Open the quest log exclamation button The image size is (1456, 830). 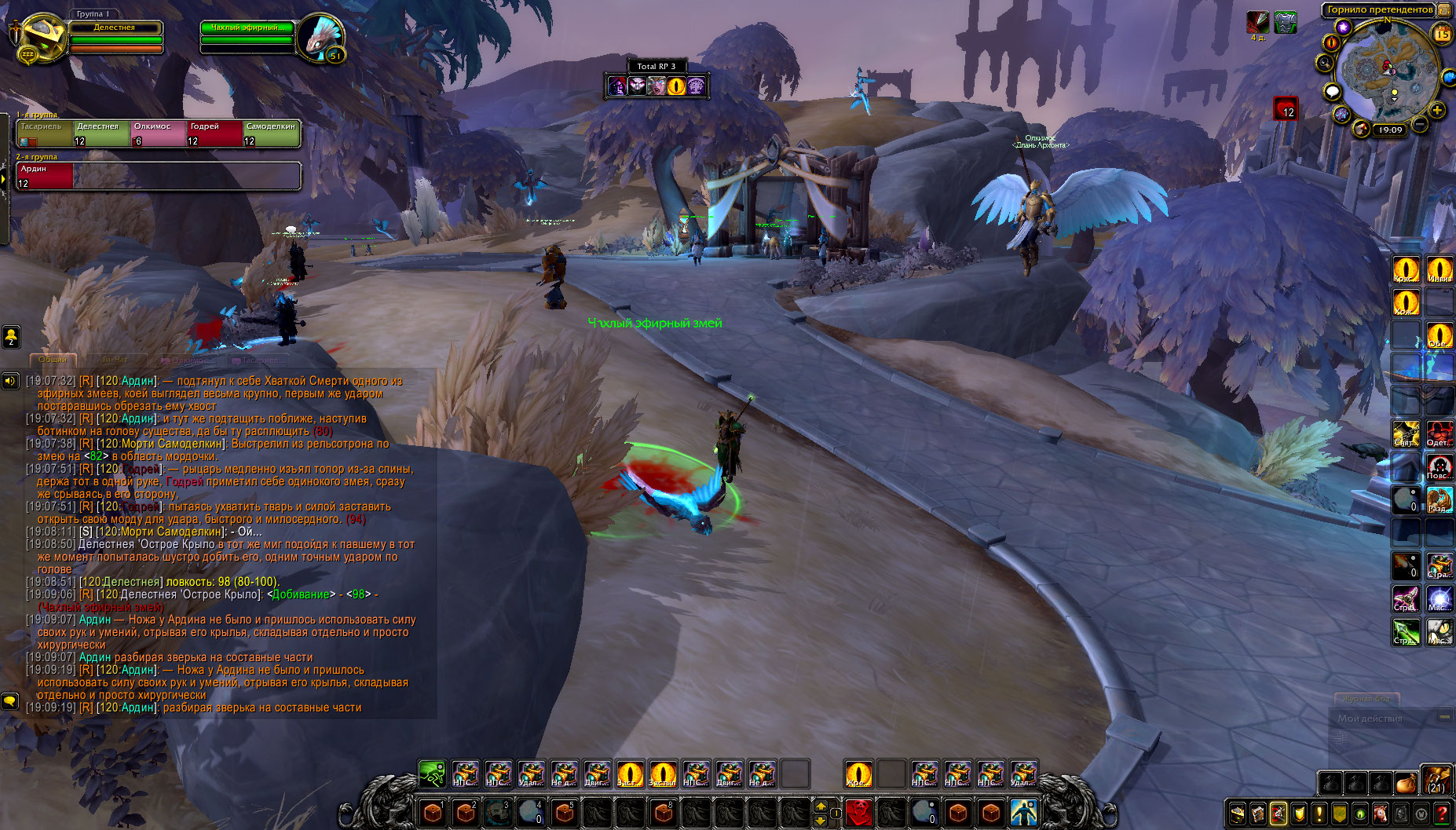tap(1319, 814)
